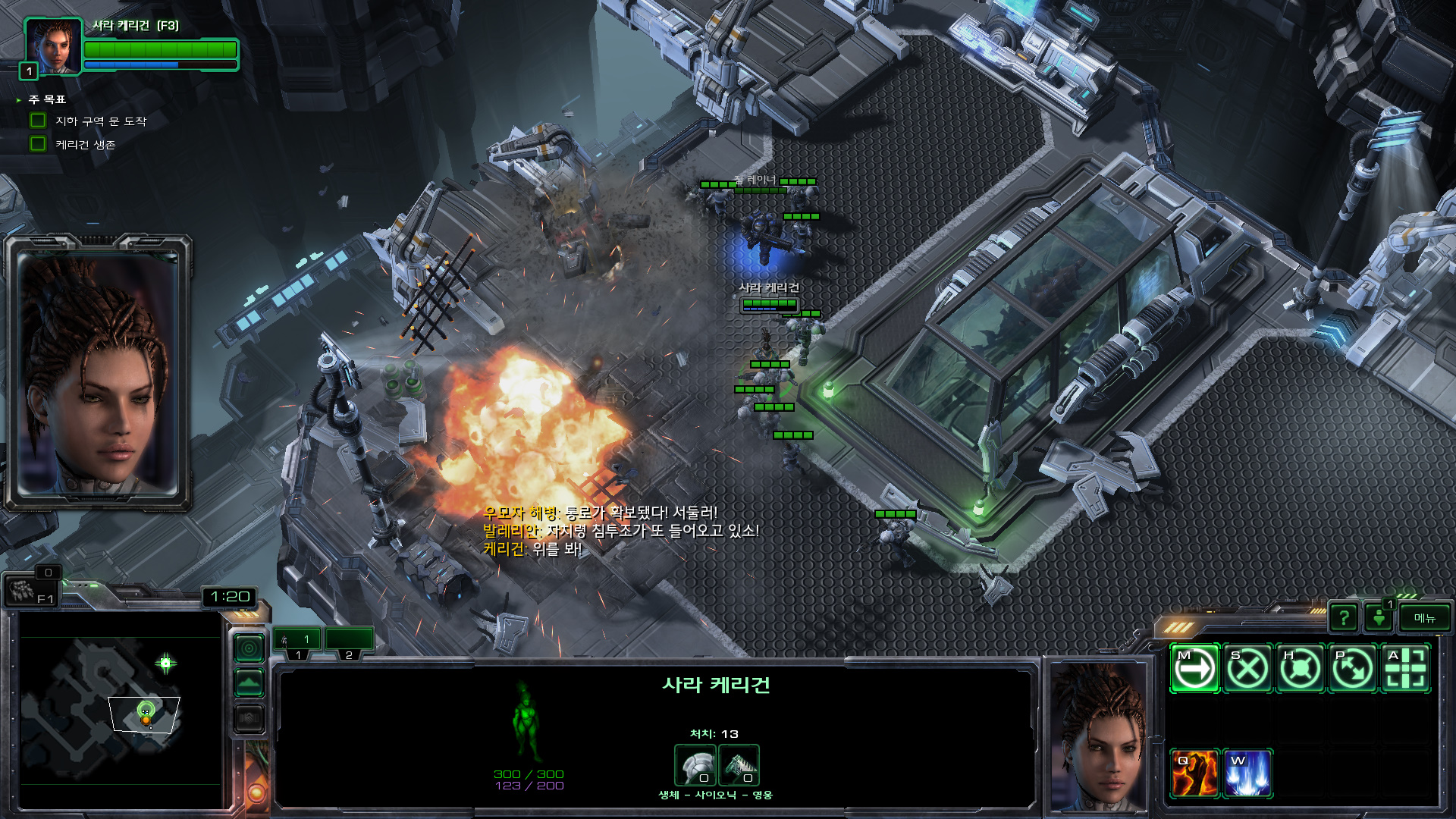Issue the Stop command
This screenshot has width=1456, height=819.
[x=1247, y=669]
